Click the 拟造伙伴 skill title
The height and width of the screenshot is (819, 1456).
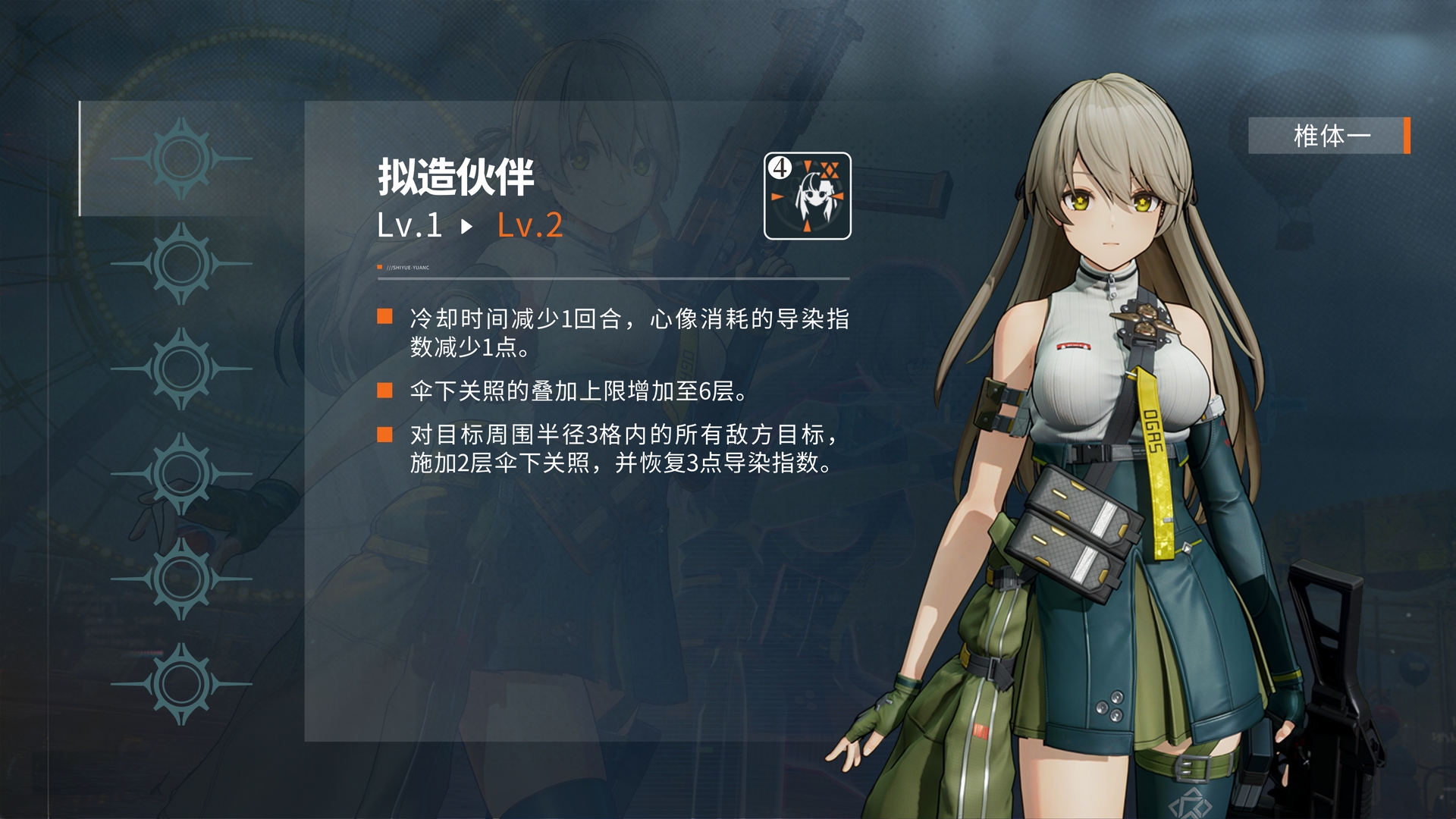[455, 178]
